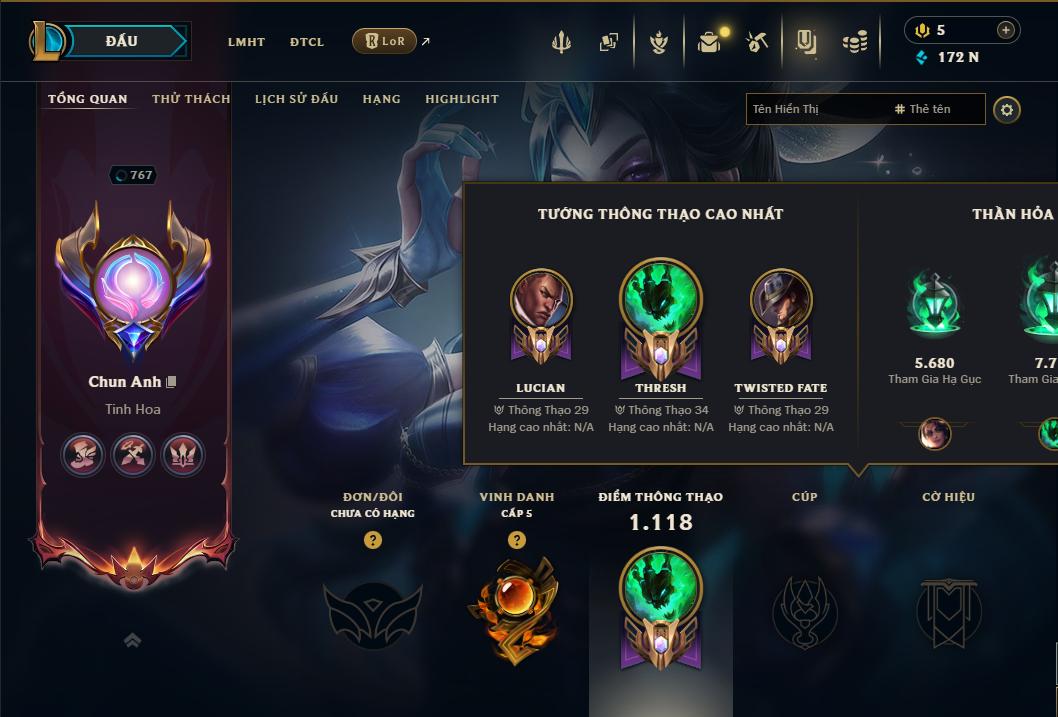The width and height of the screenshot is (1058, 717).
Task: Switch to the HIGHLIGHT tab
Action: pos(461,99)
